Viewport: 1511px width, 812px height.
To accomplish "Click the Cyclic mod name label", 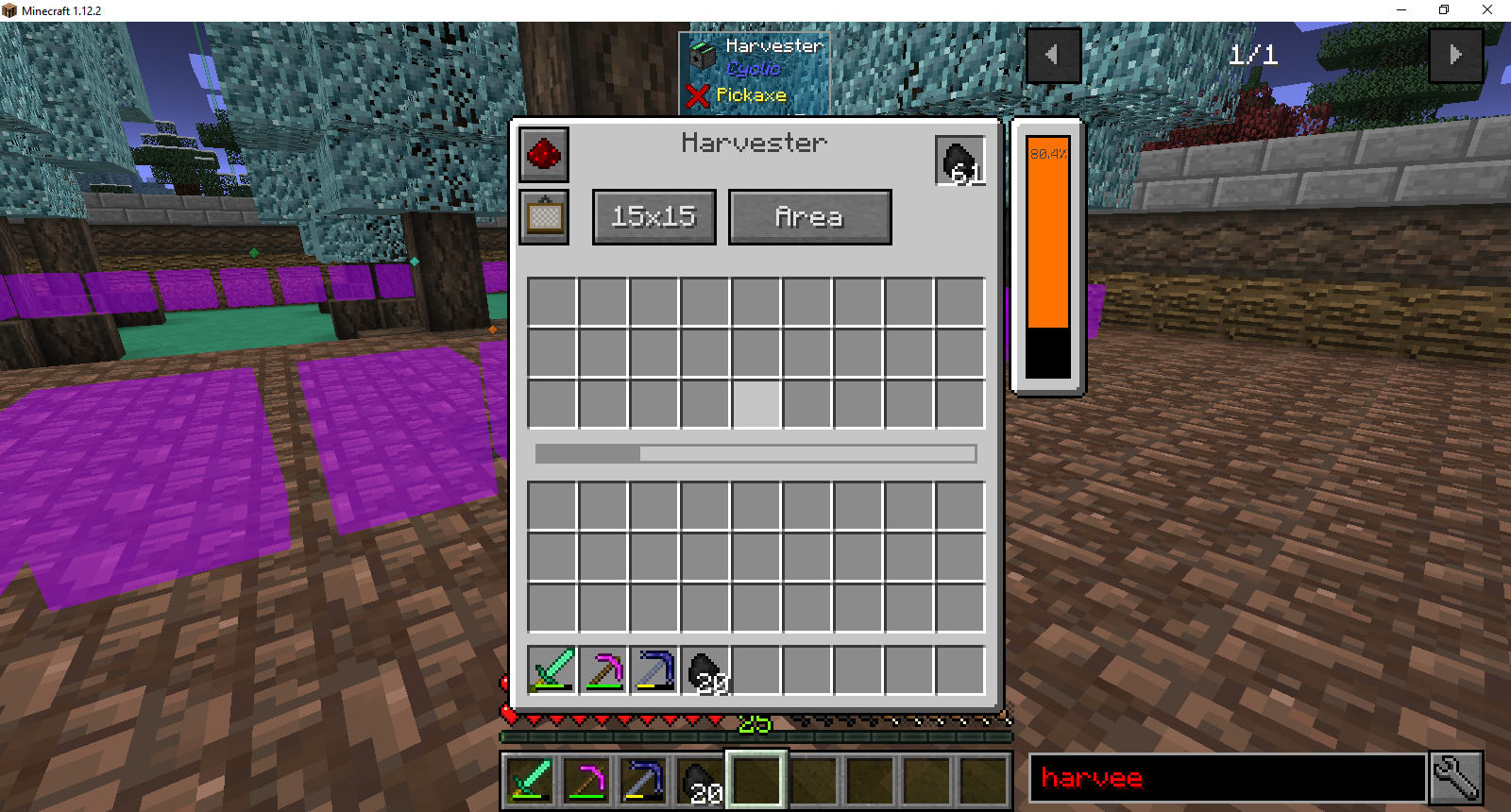I will (x=753, y=69).
